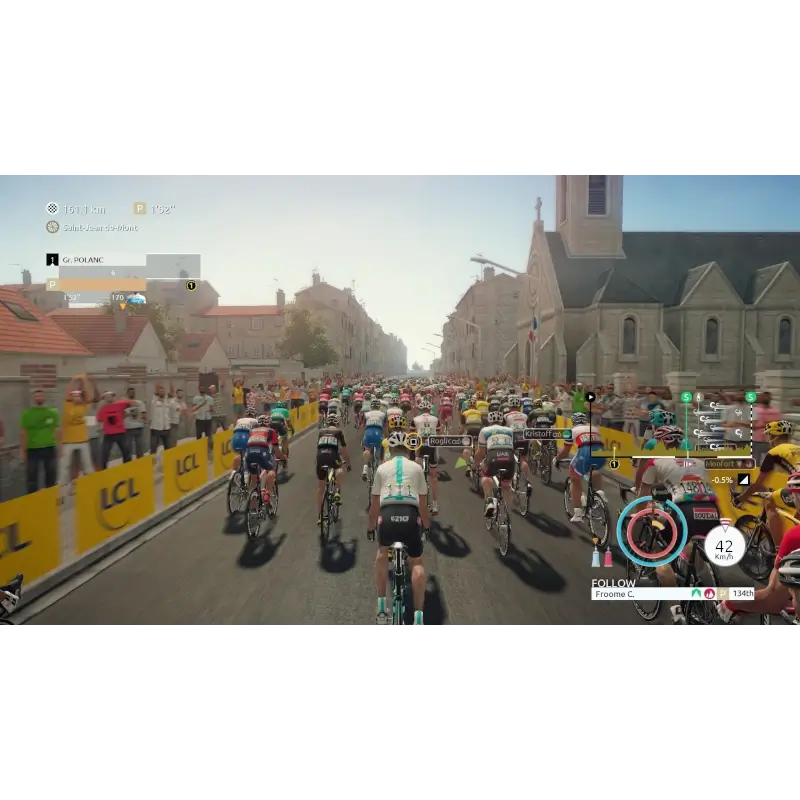Select the Kristoff rider name tag
Image resolution: width=800 pixels, height=800 pixels.
(546, 434)
